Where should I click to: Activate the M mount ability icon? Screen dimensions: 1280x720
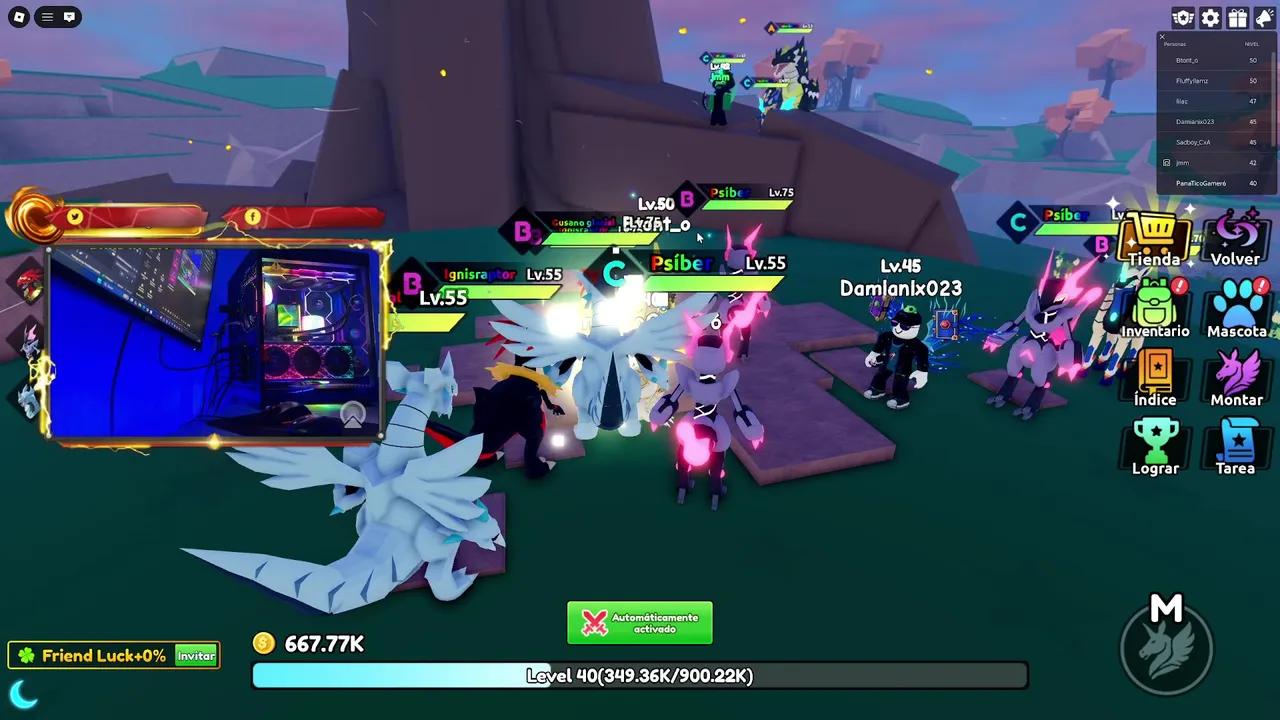(x=1166, y=643)
